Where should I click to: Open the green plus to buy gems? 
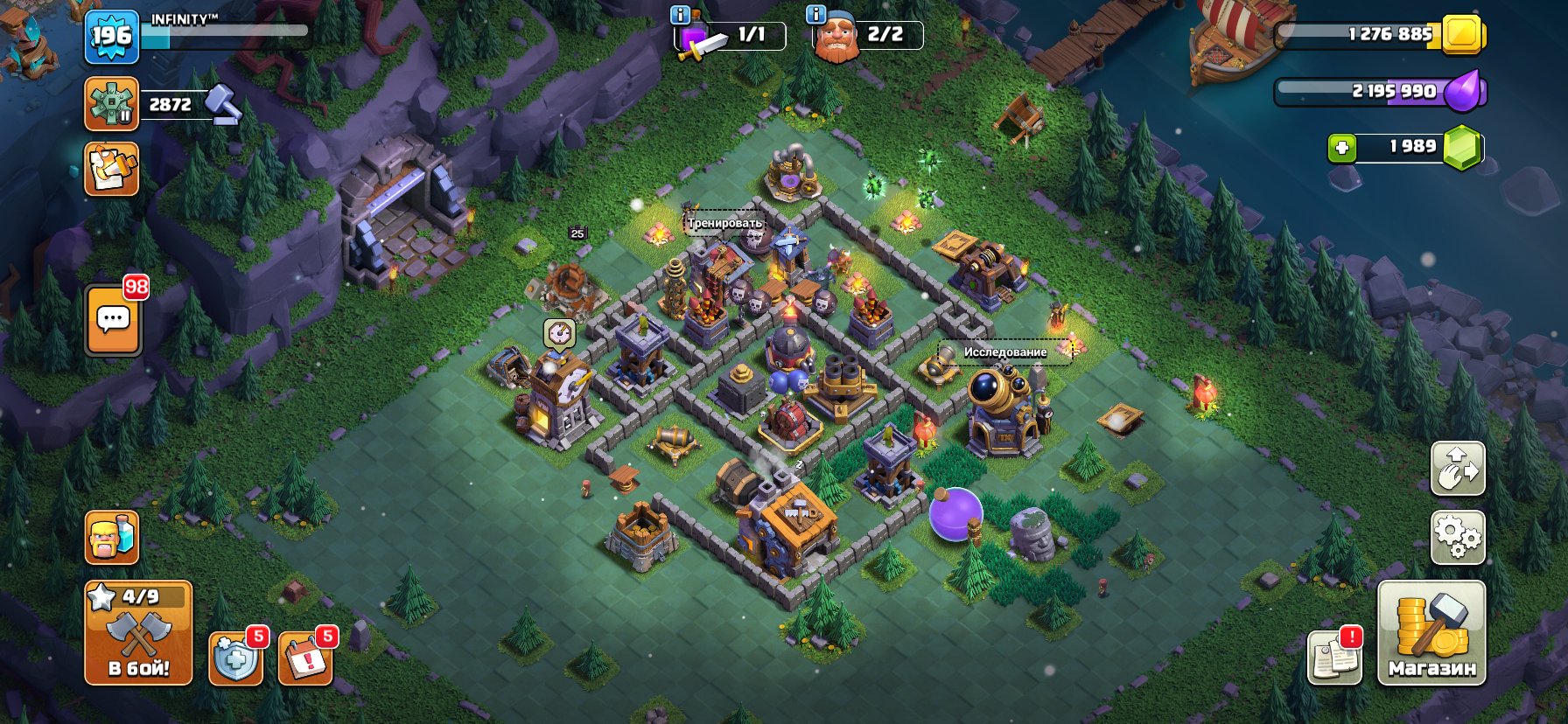click(x=1345, y=147)
